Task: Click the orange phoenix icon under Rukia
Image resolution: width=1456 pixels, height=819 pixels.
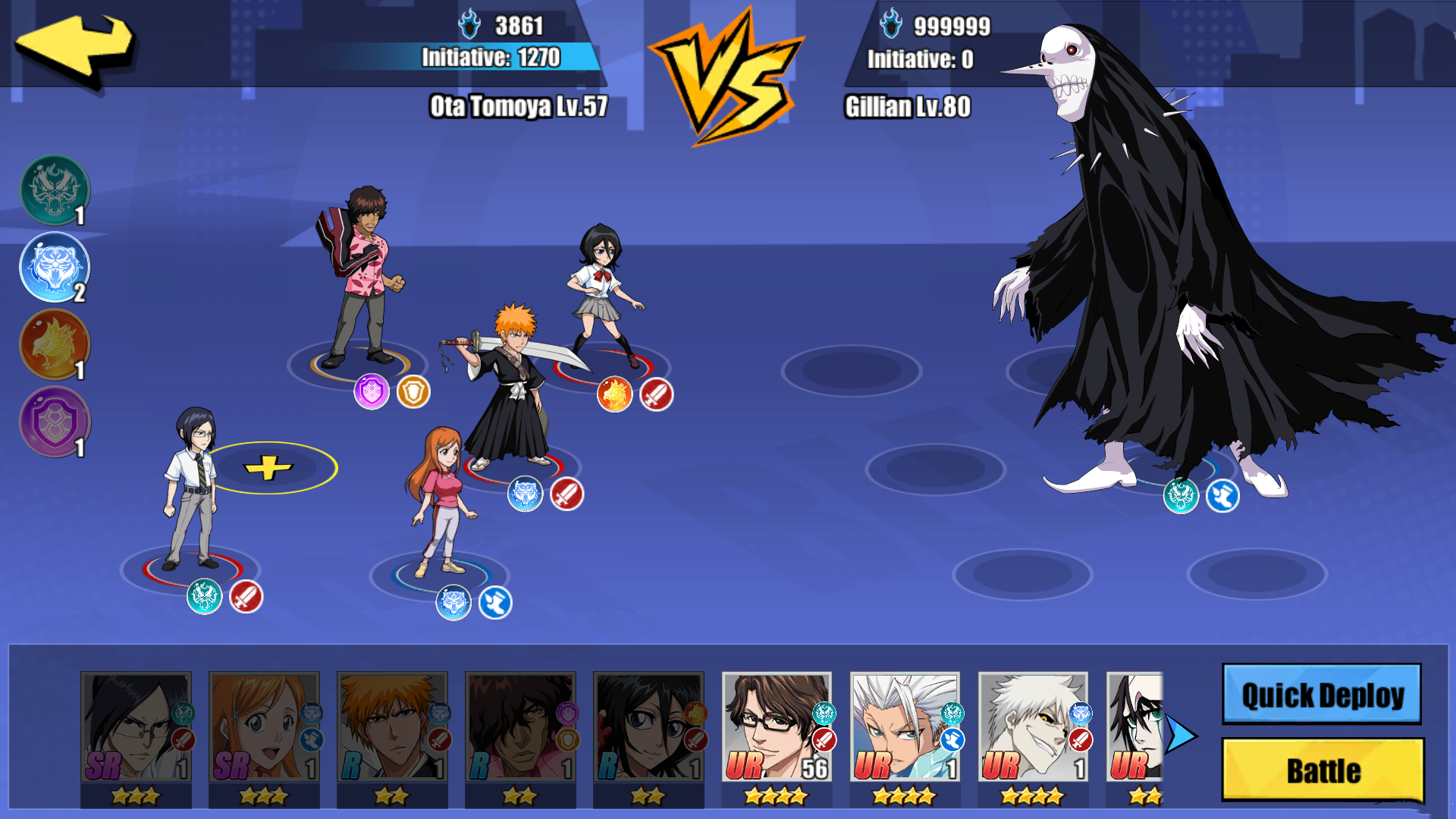Action: click(x=614, y=394)
